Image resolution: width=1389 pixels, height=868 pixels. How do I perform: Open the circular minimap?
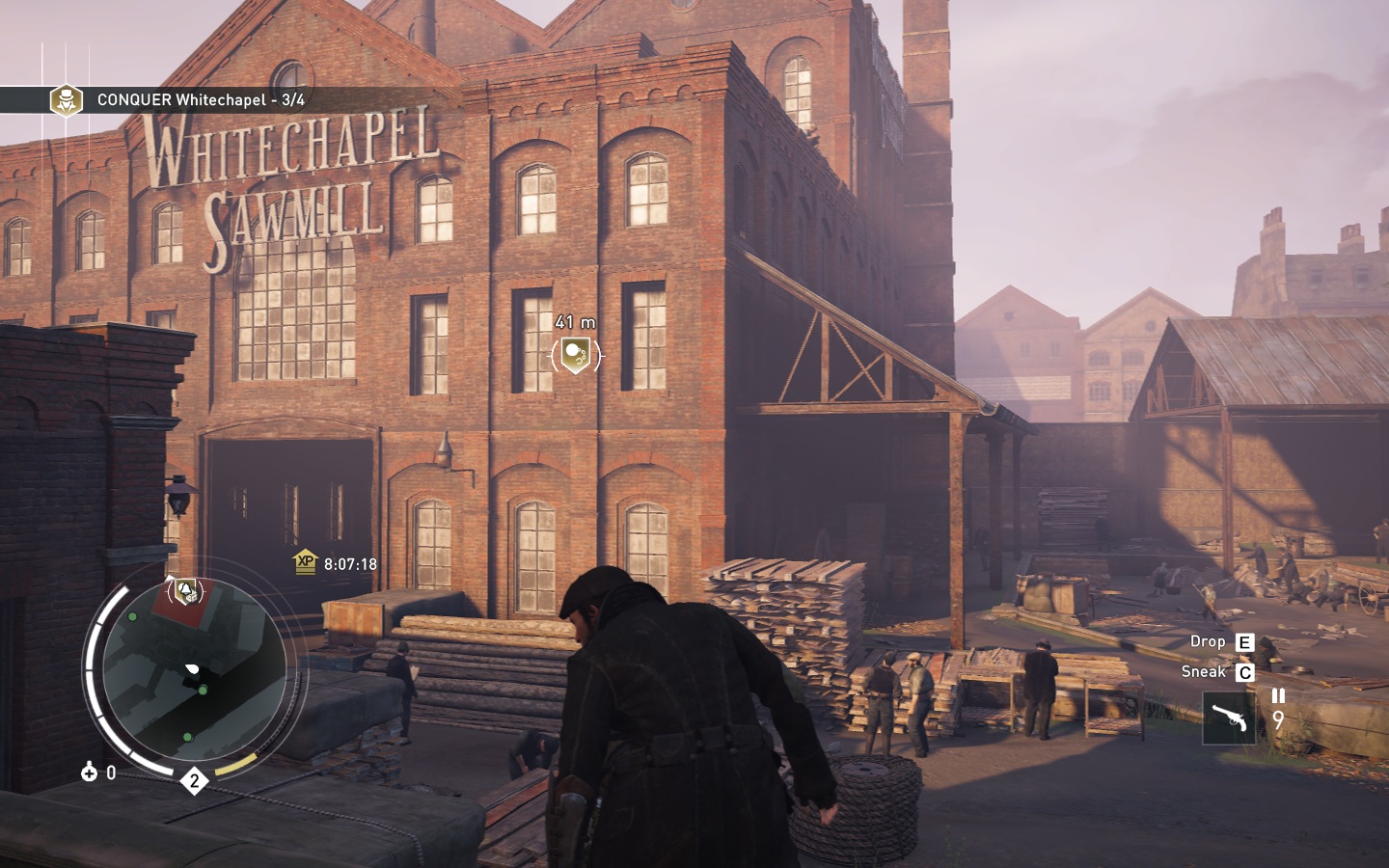[x=193, y=680]
